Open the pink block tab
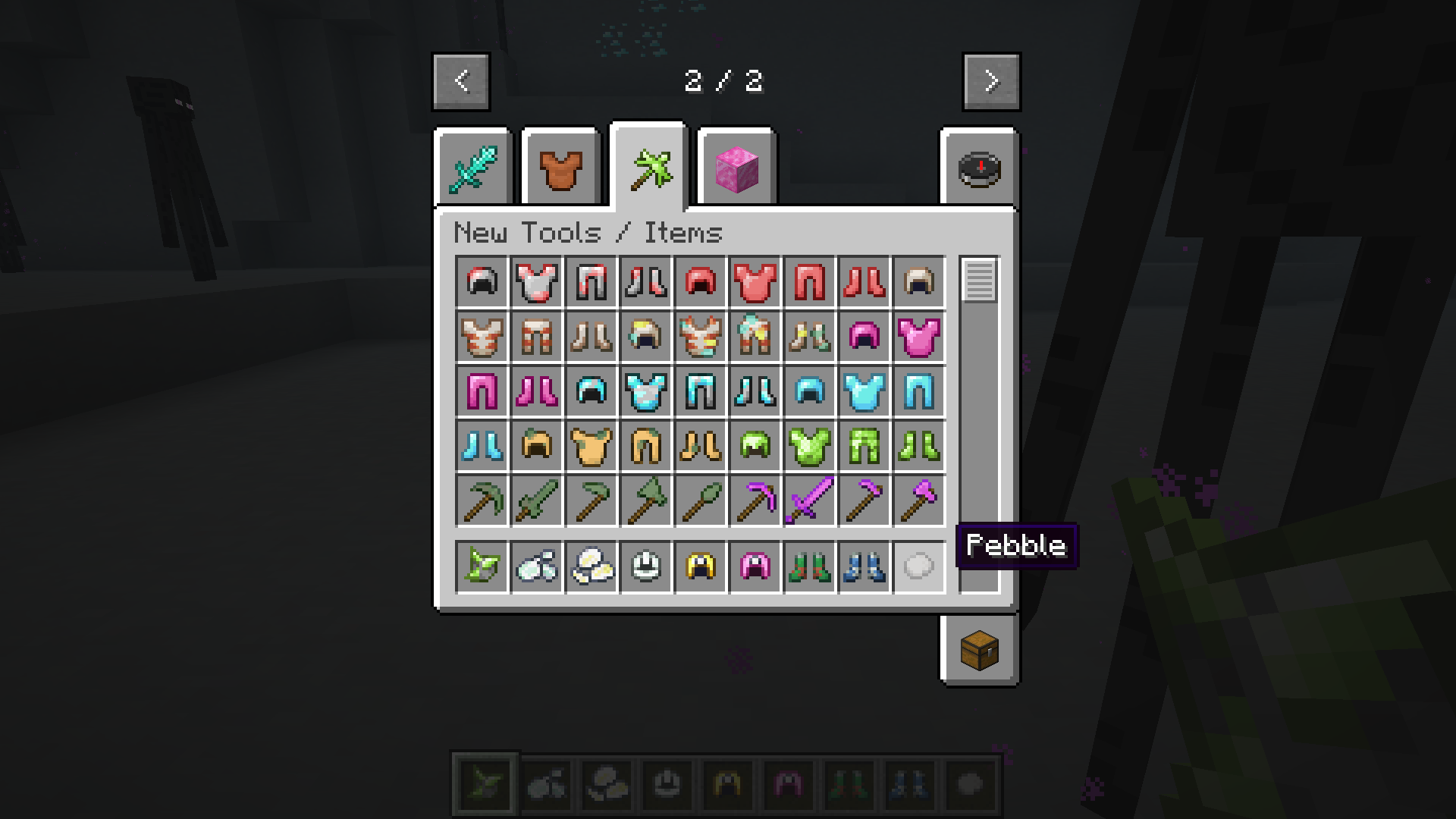Viewport: 1456px width, 819px height. (736, 168)
